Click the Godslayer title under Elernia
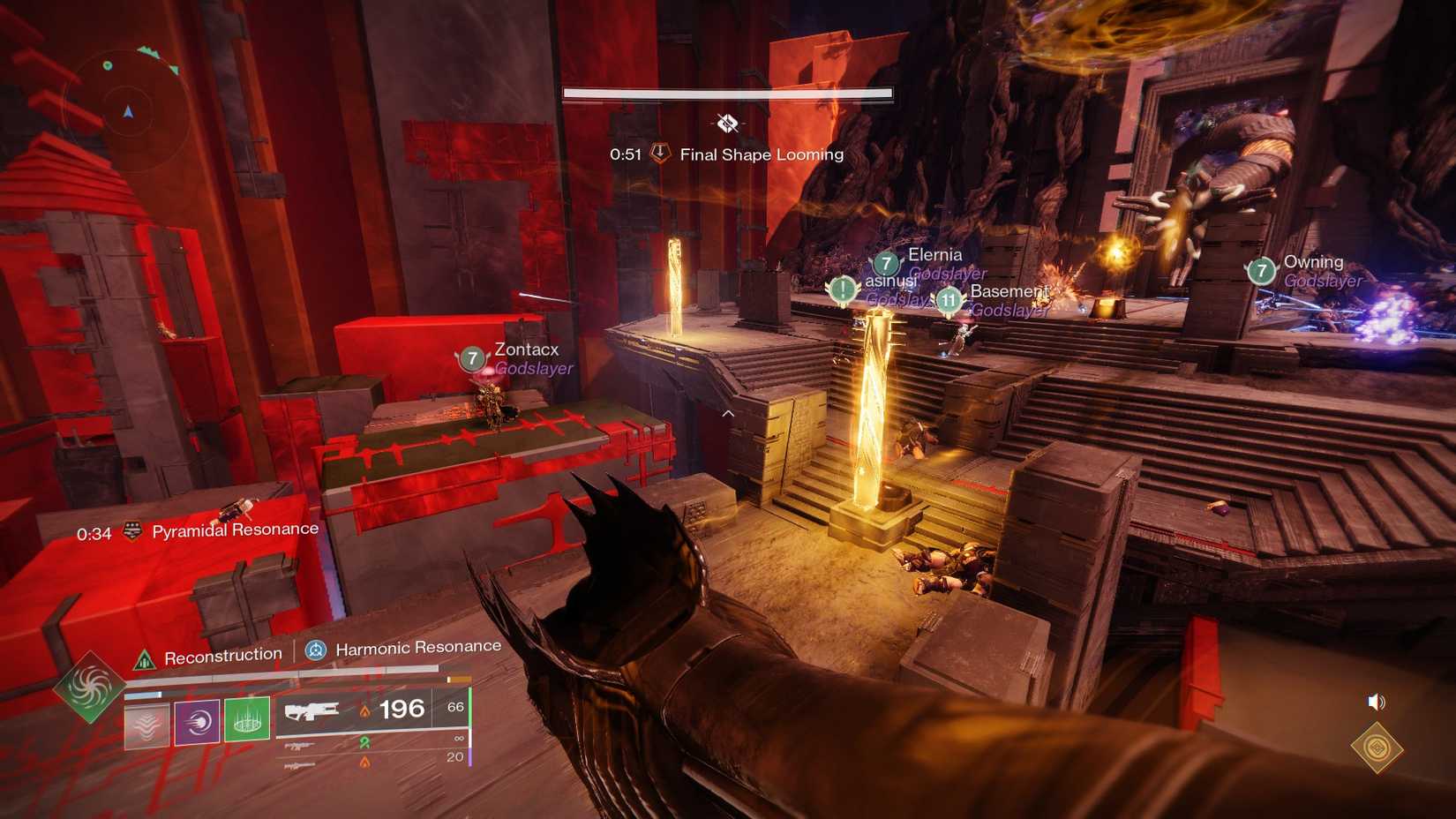This screenshot has width=1456, height=819. [950, 274]
